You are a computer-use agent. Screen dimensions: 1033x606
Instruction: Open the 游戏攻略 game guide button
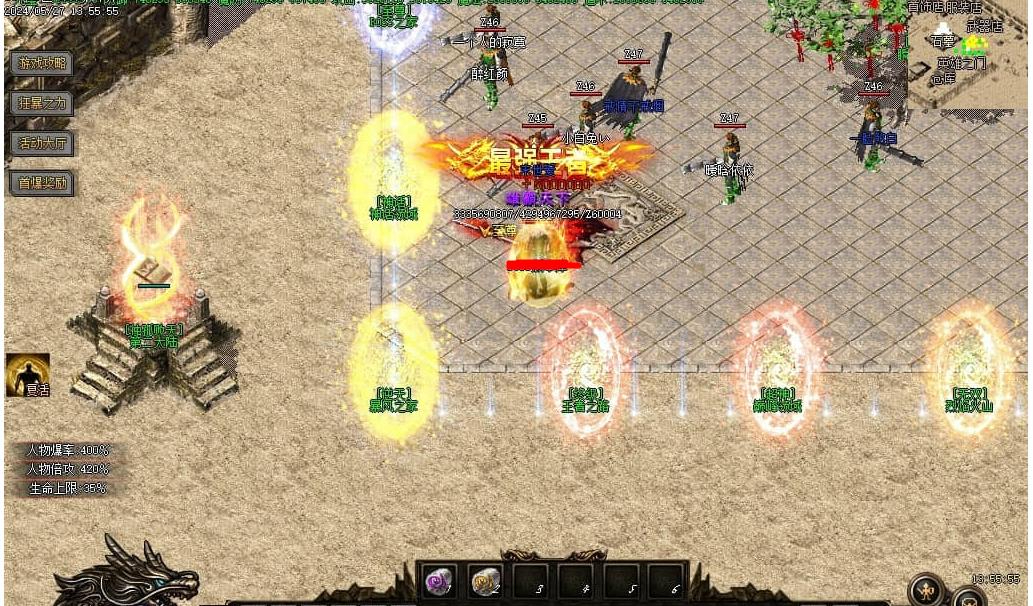(x=42, y=63)
